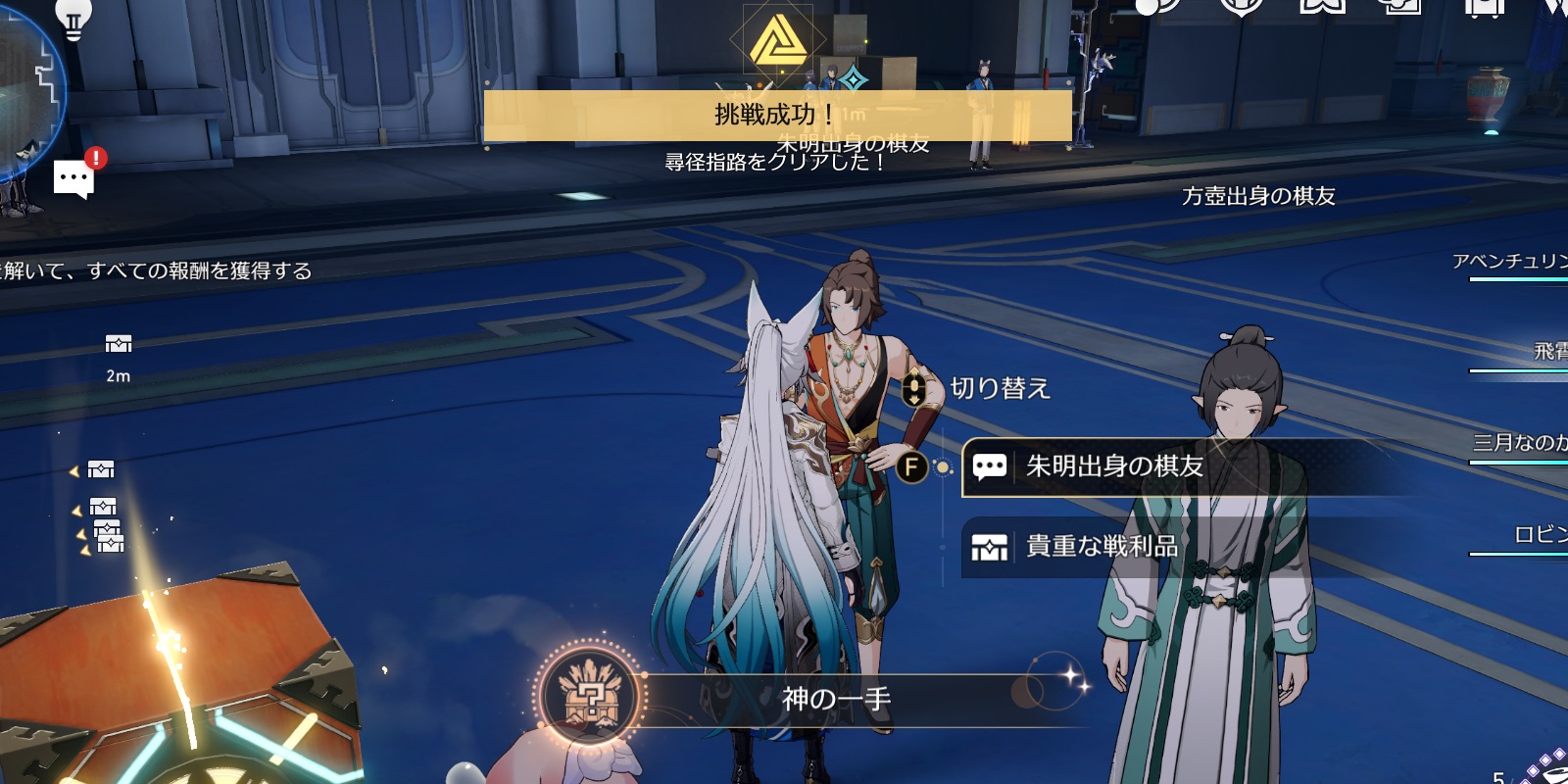Select the second dot beside the F prompt
This screenshot has width=1568, height=784.
945,467
